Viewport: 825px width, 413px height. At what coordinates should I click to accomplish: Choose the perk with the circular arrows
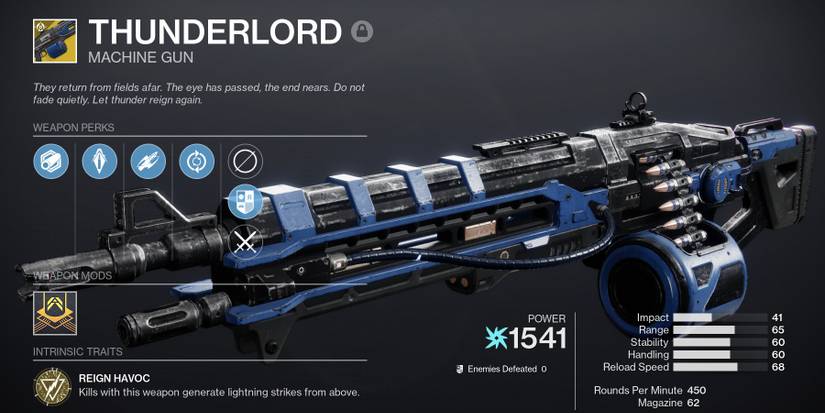pos(196,160)
